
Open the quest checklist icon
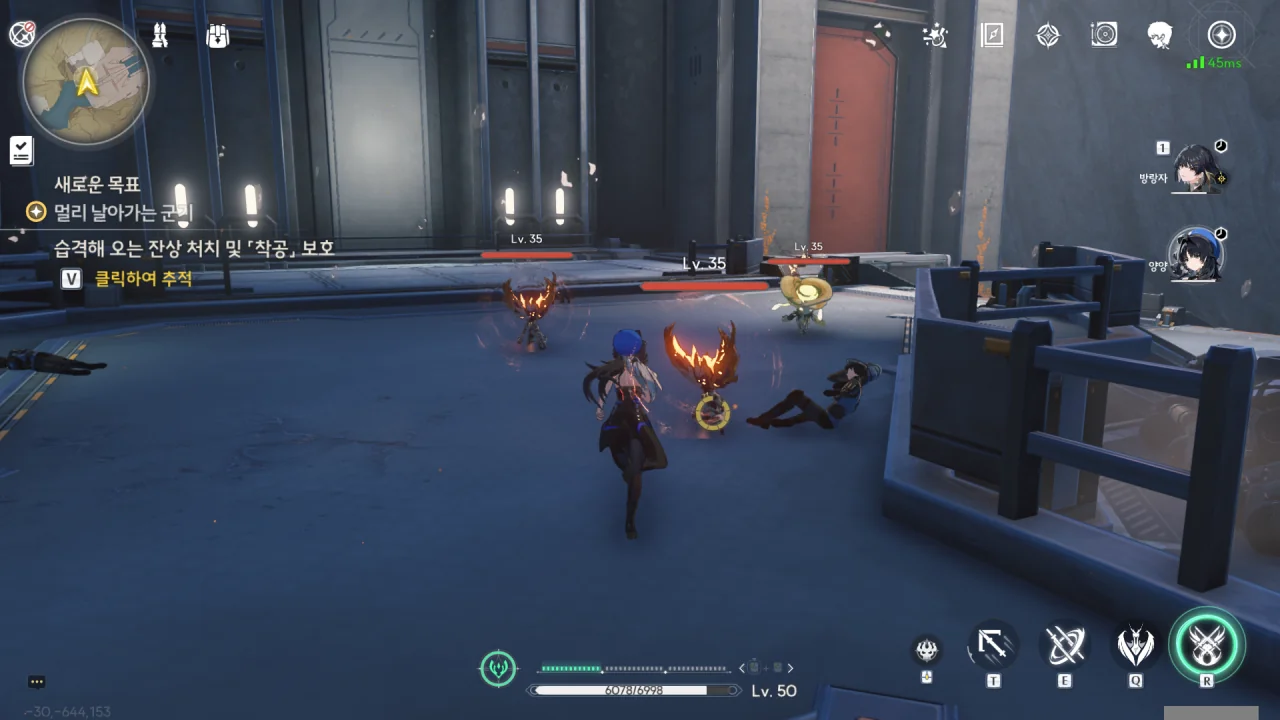point(21,151)
